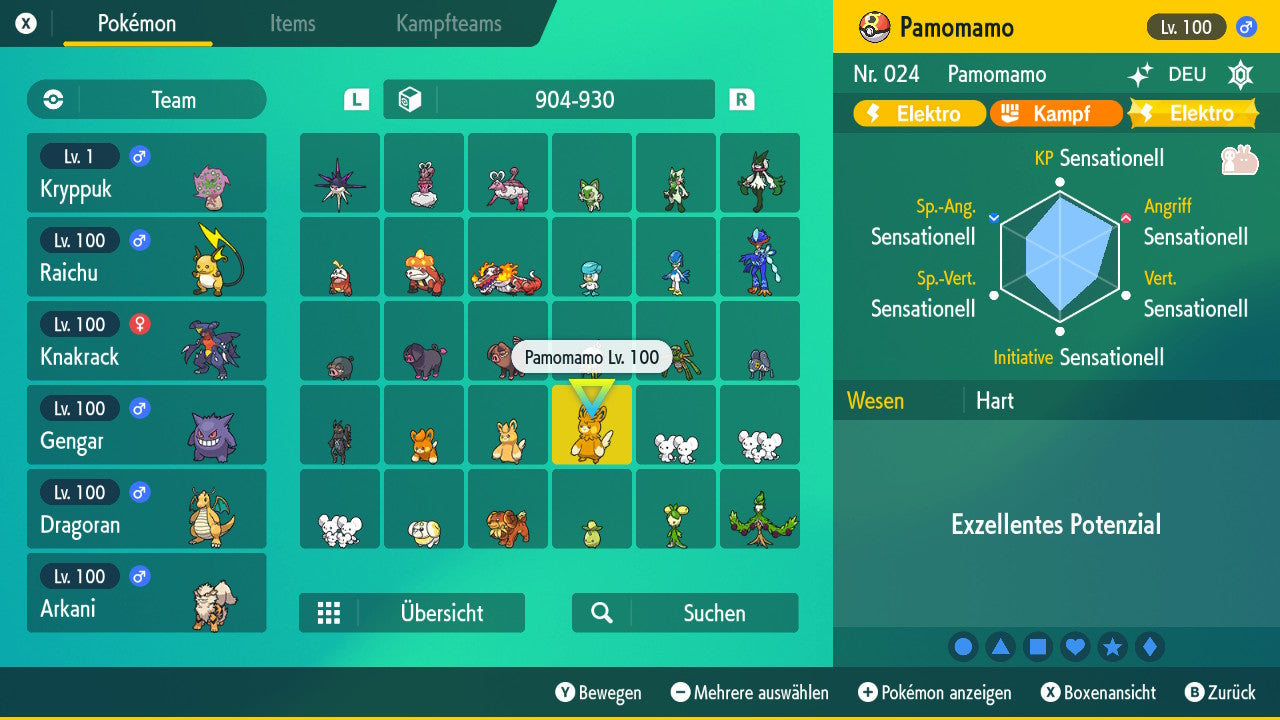Toggle the heart mark on the detail panel
Screen dimensions: 1280x720
tap(1075, 646)
